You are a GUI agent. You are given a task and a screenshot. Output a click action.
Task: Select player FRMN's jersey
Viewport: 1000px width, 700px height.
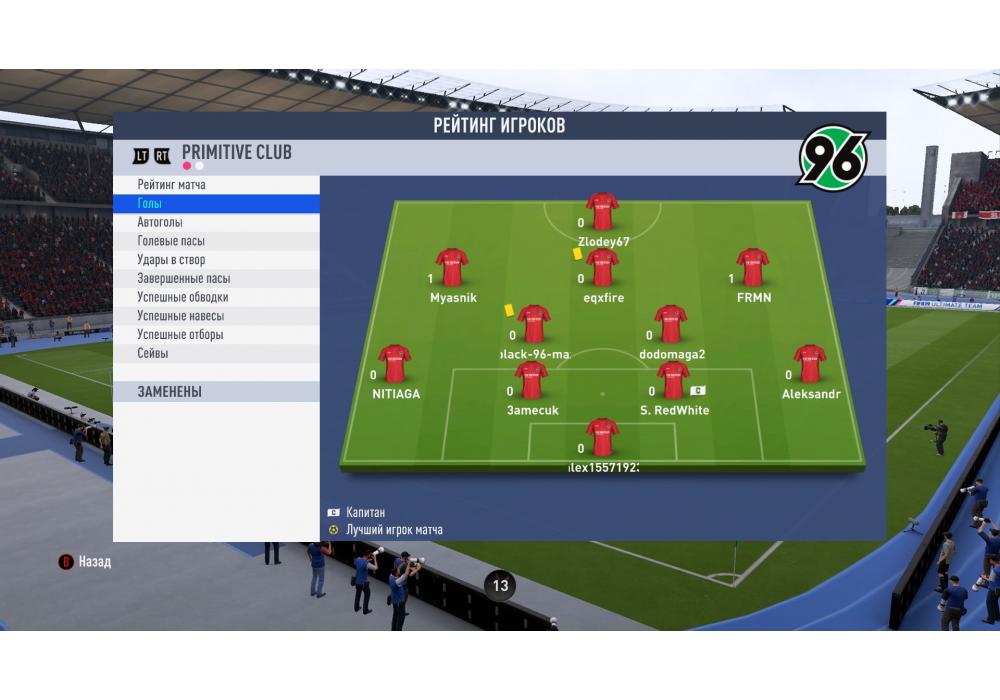(752, 268)
